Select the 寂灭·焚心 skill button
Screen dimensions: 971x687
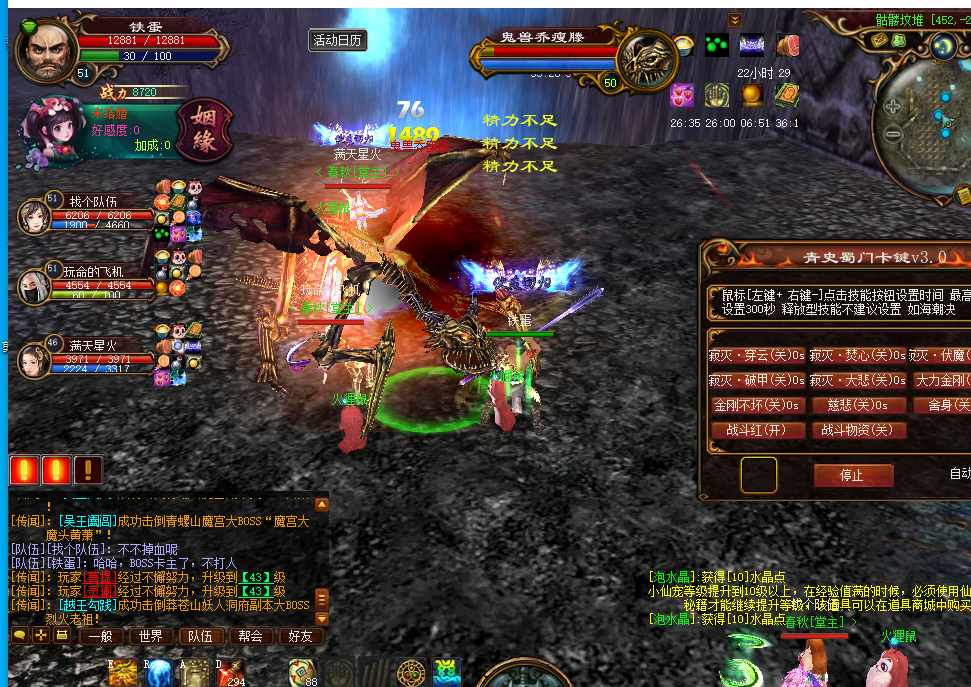857,355
